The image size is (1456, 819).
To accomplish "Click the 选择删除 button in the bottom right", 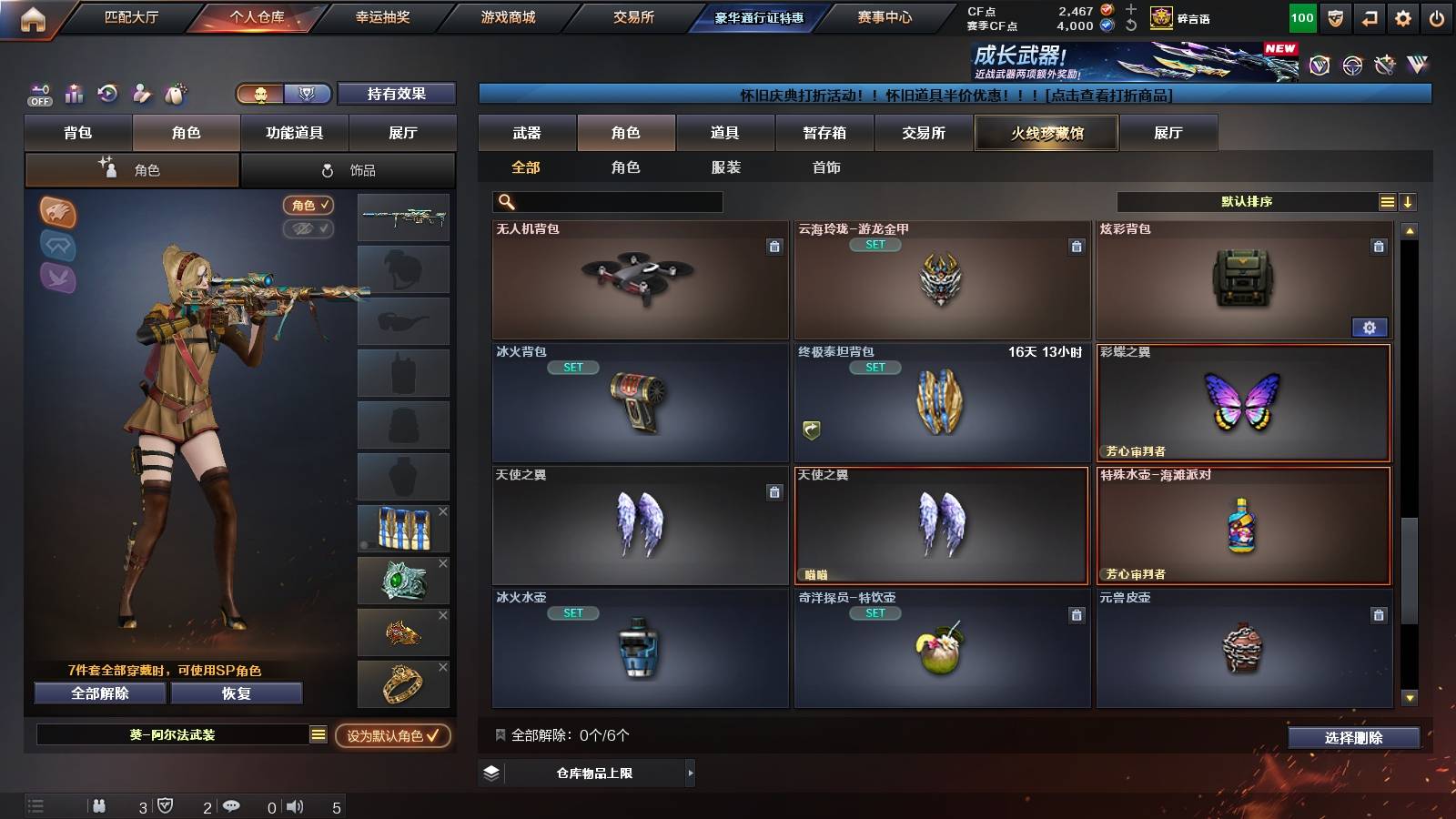I will (1353, 738).
